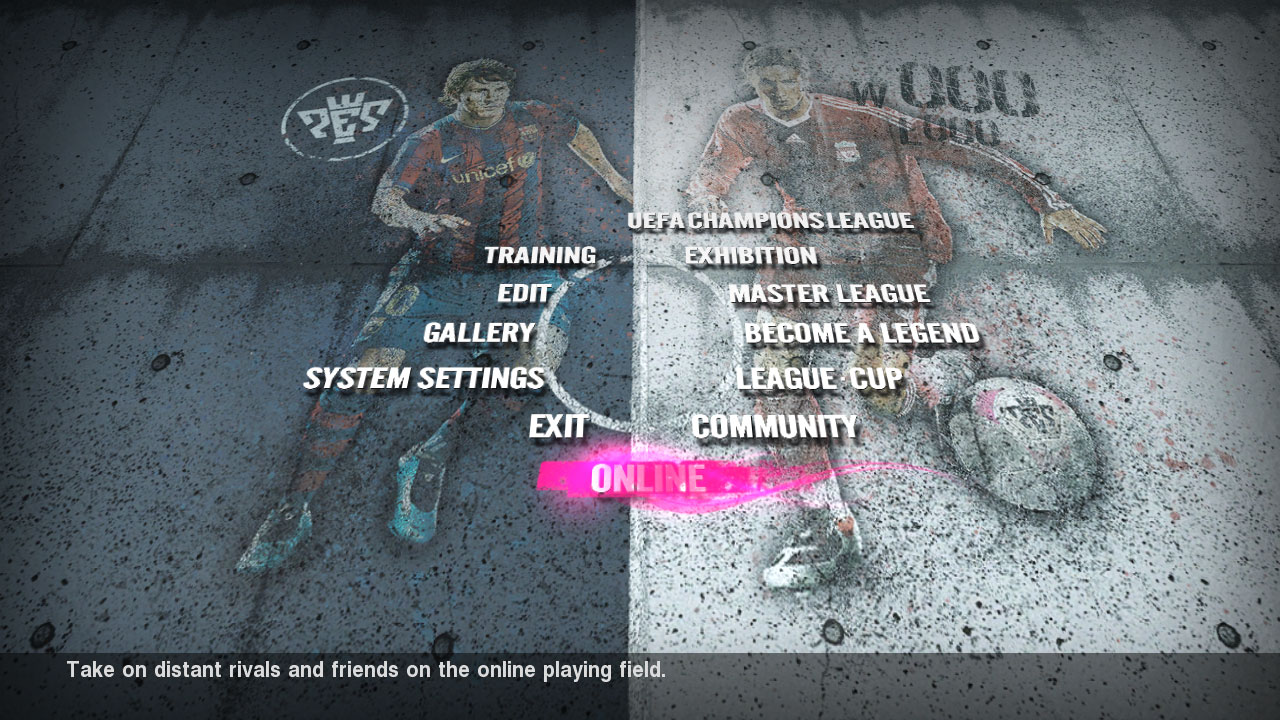This screenshot has height=720, width=1280.
Task: Start an Exhibition match
Action: pos(751,256)
